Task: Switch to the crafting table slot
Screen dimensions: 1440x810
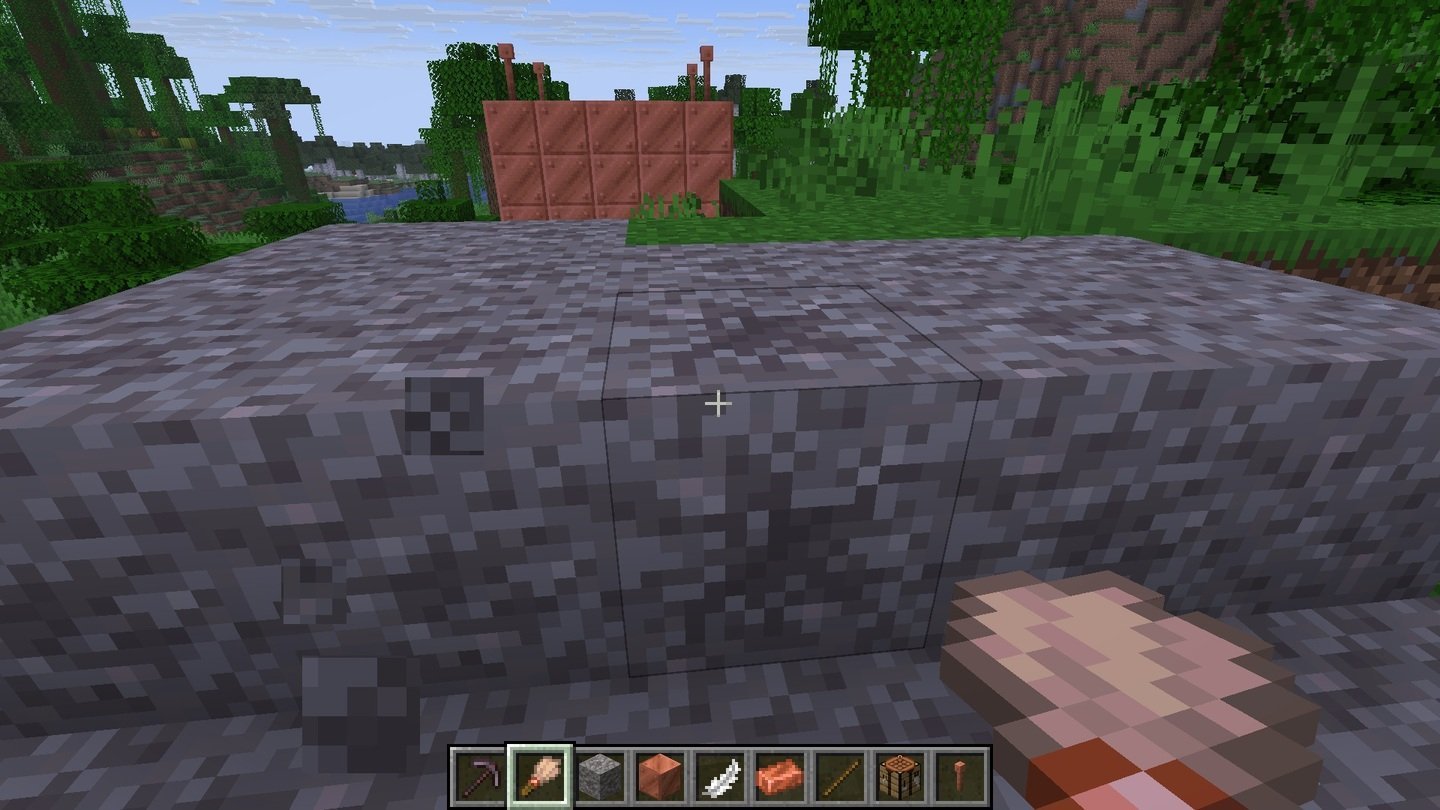Action: (x=900, y=775)
